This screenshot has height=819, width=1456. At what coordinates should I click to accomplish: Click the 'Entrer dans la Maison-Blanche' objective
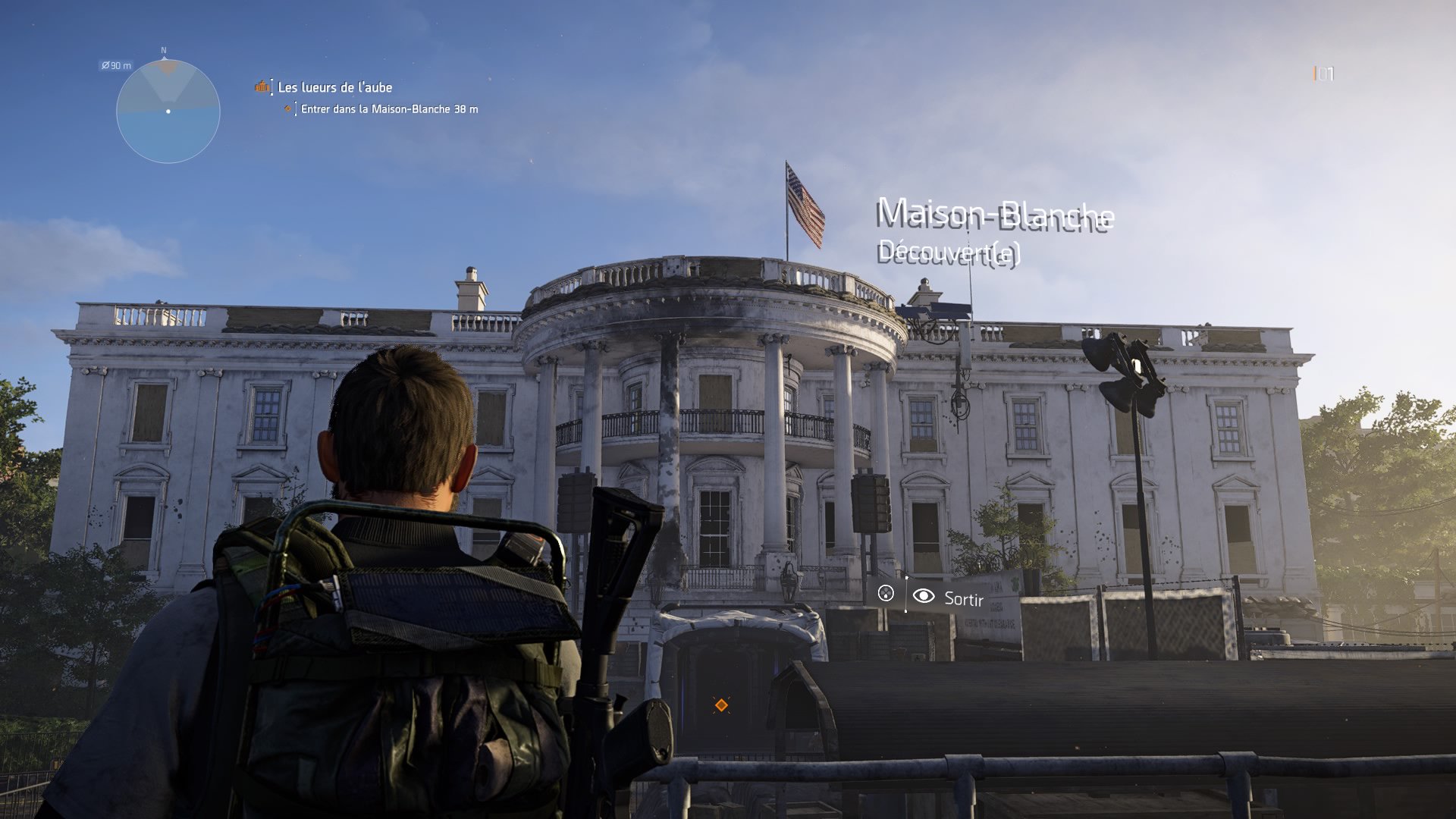pos(388,109)
